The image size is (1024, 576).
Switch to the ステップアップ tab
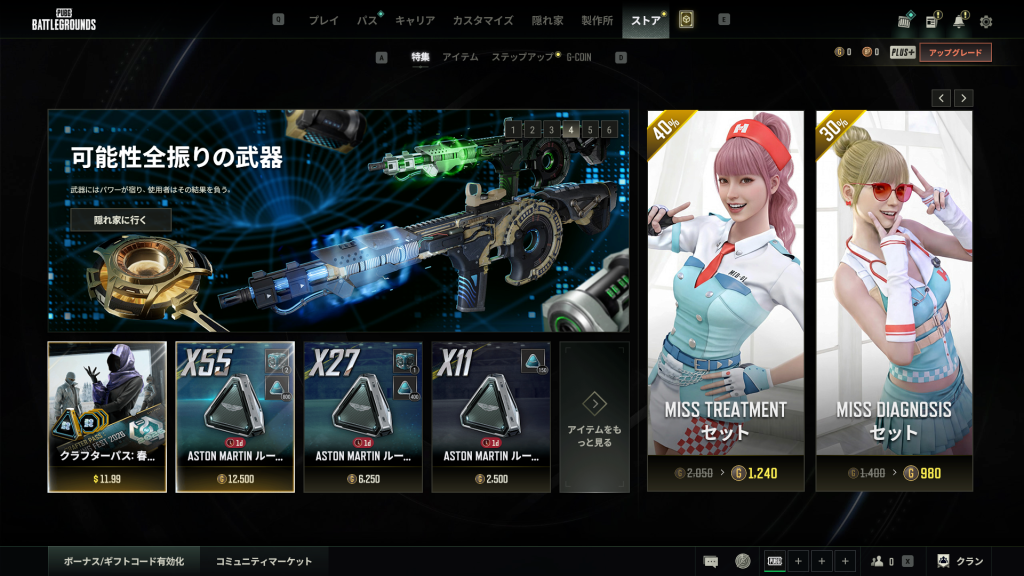(522, 57)
